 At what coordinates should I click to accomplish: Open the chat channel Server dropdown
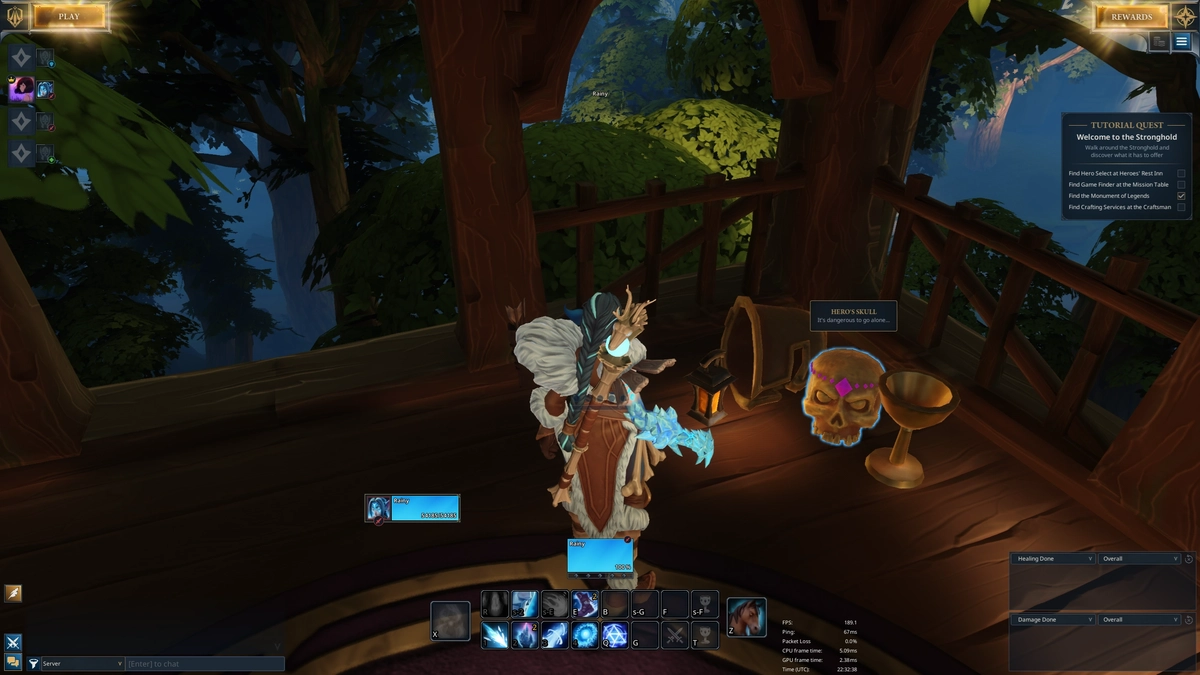tap(82, 663)
